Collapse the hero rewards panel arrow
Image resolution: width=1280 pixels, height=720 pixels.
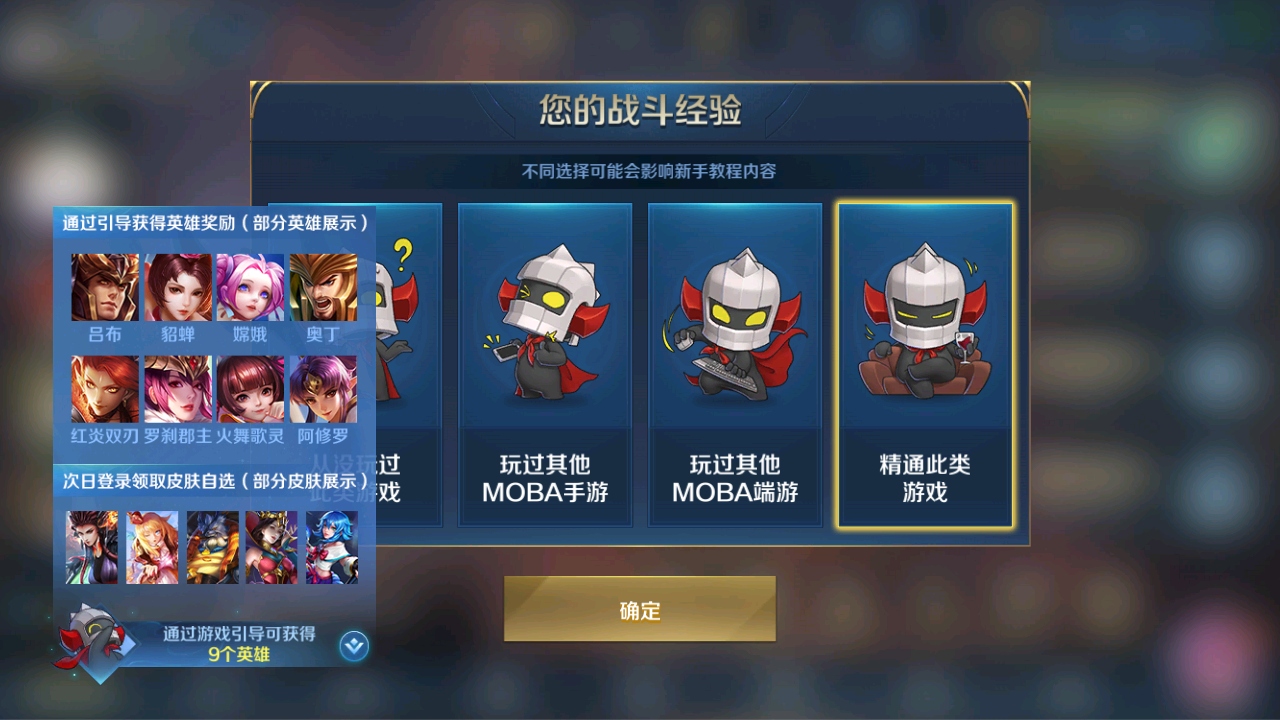(353, 646)
